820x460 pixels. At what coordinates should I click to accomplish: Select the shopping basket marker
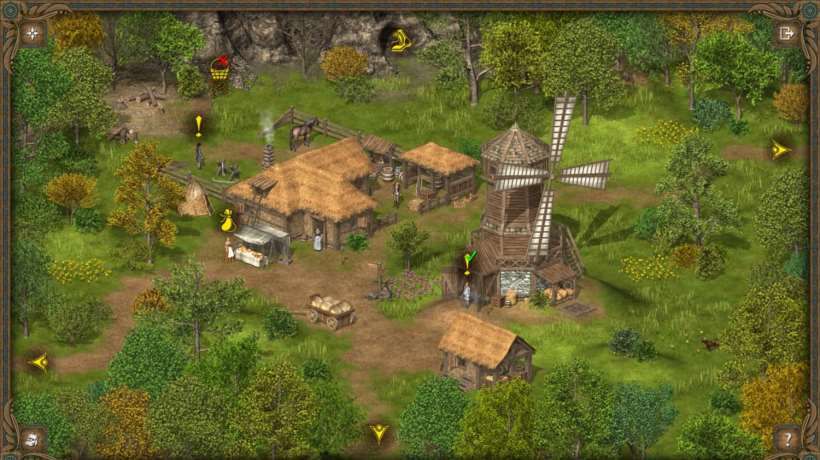coord(219,68)
